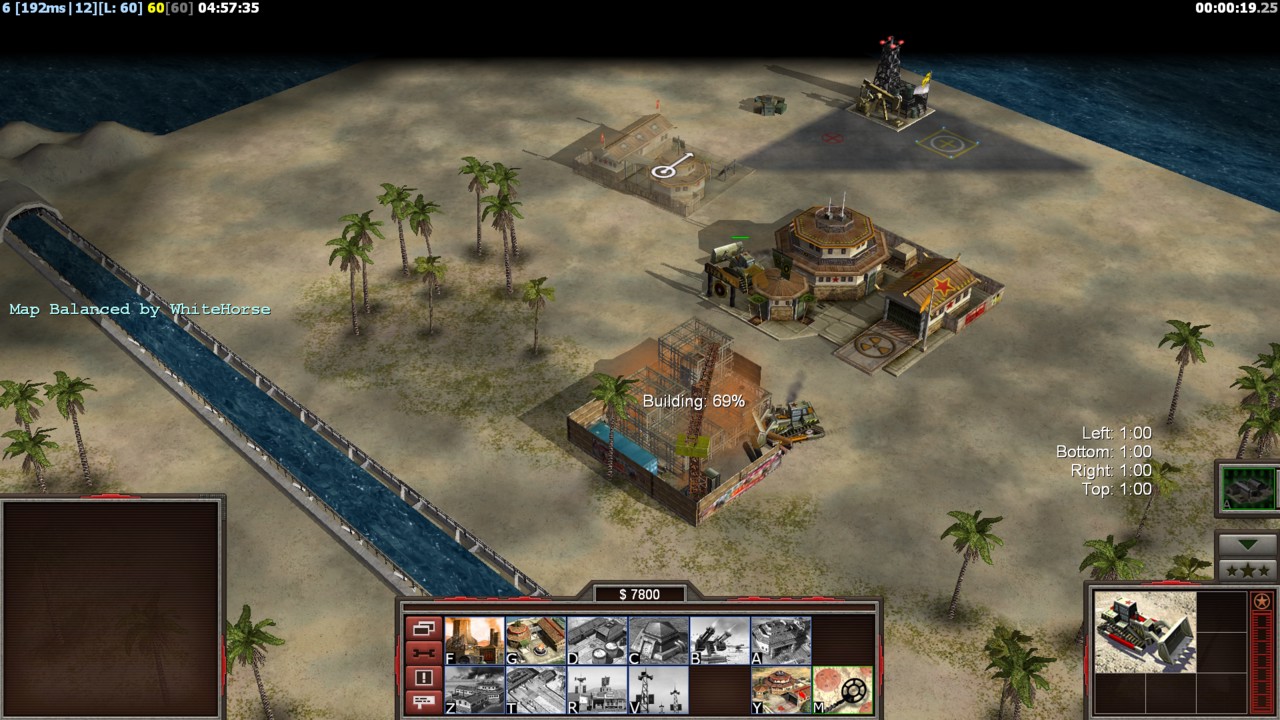This screenshot has height=720, width=1280.
Task: Activate the mine clearing command
Action: pyautogui.click(x=842, y=690)
